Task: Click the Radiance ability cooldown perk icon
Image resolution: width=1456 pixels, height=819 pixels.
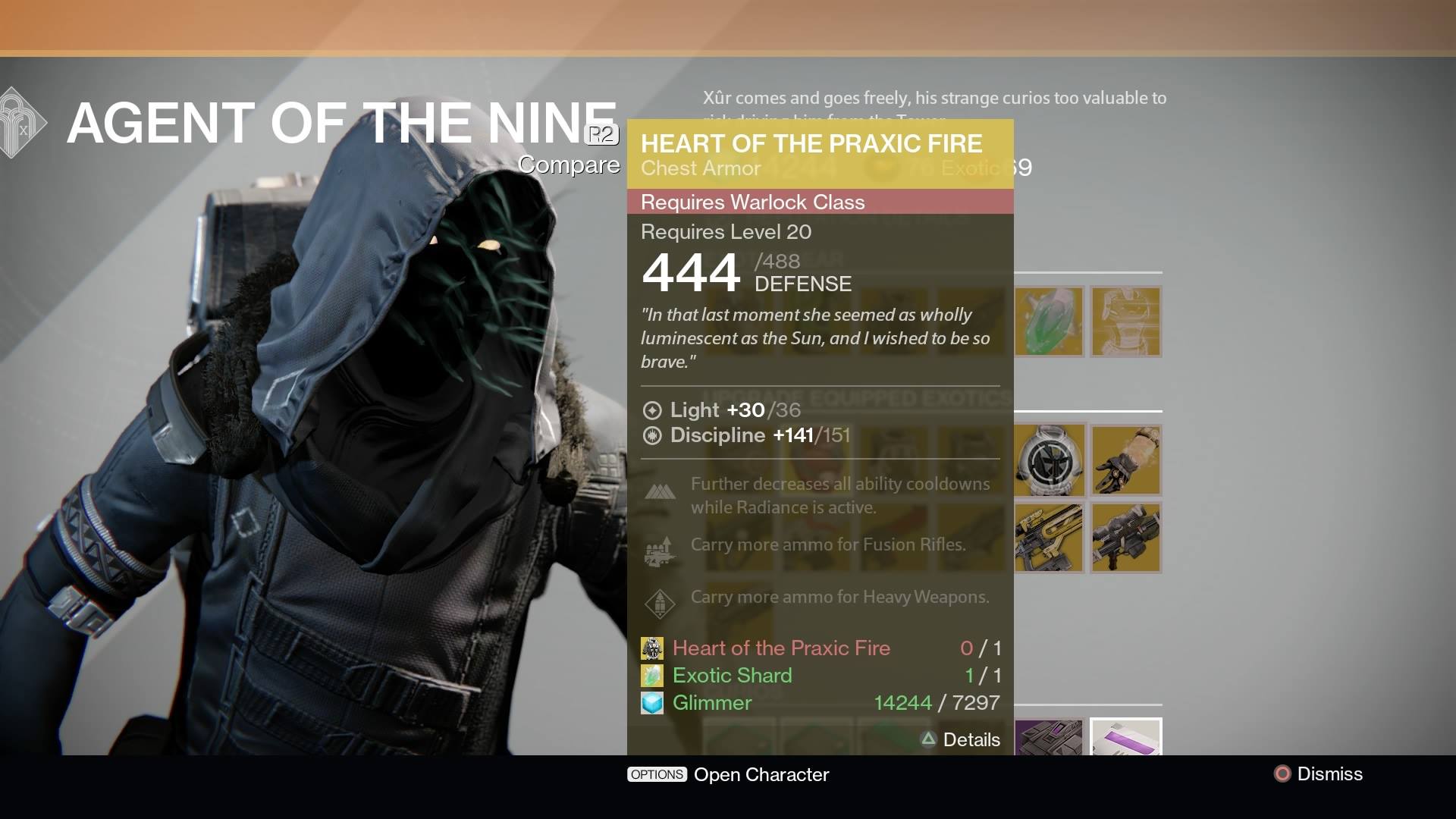Action: [x=661, y=491]
